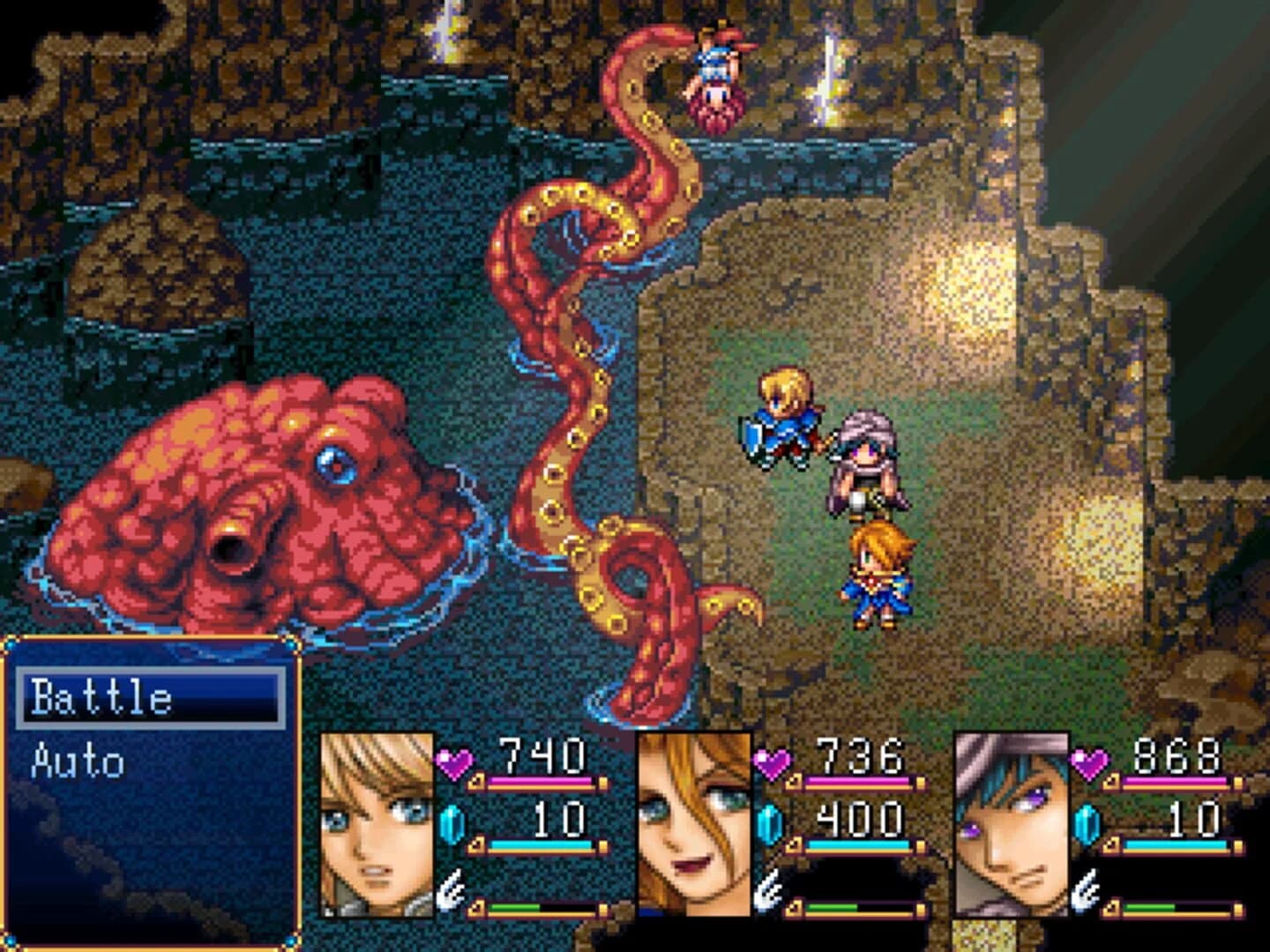
Task: Select the blue crystal MP icon near 10
Action: tap(452, 822)
